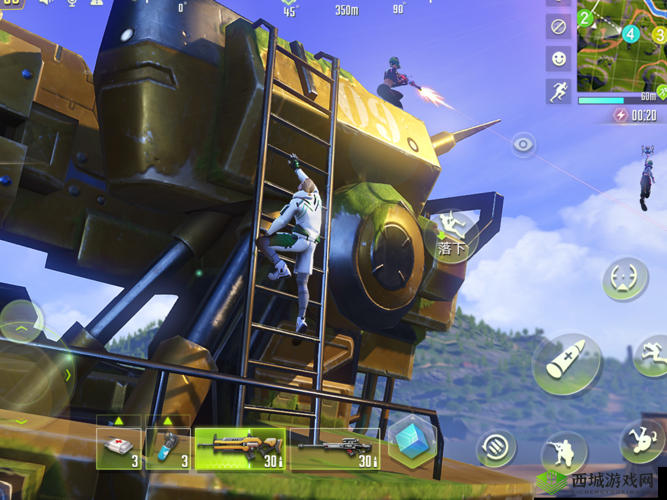667x500 pixels.
Task: Open the smiley emote menu
Action: (559, 59)
